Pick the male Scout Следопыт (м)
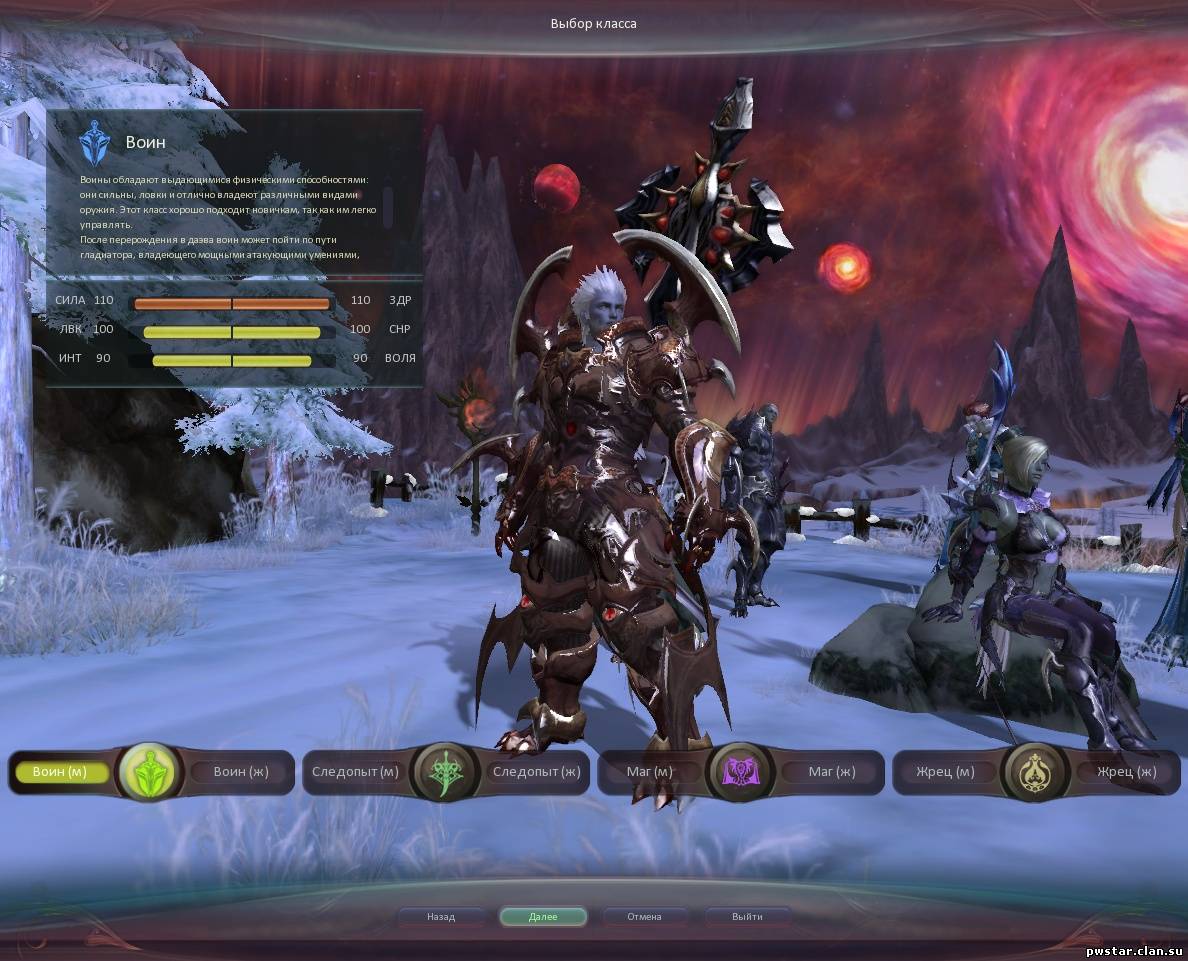This screenshot has width=1188, height=961. [355, 772]
